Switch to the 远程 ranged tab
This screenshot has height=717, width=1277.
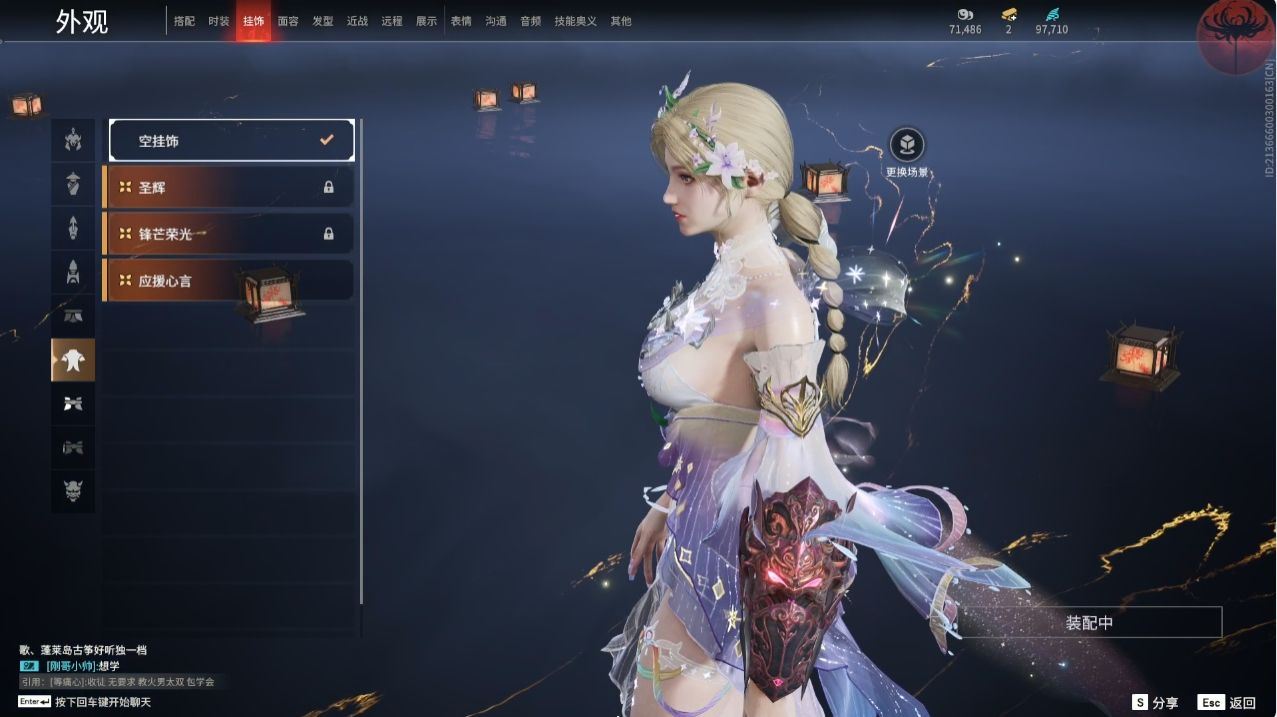point(392,21)
